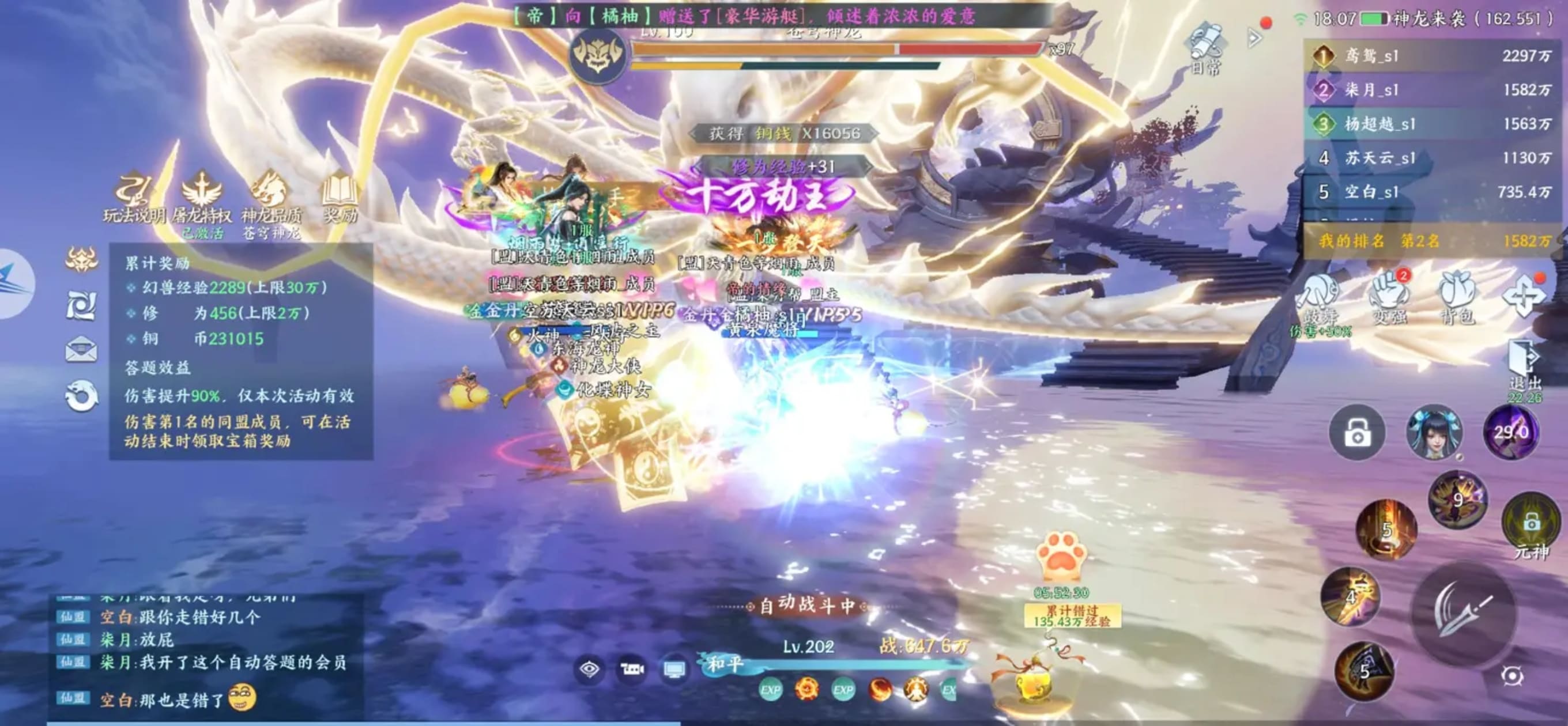Switch the 和平 peace mode
The image size is (1568, 726).
tap(725, 664)
